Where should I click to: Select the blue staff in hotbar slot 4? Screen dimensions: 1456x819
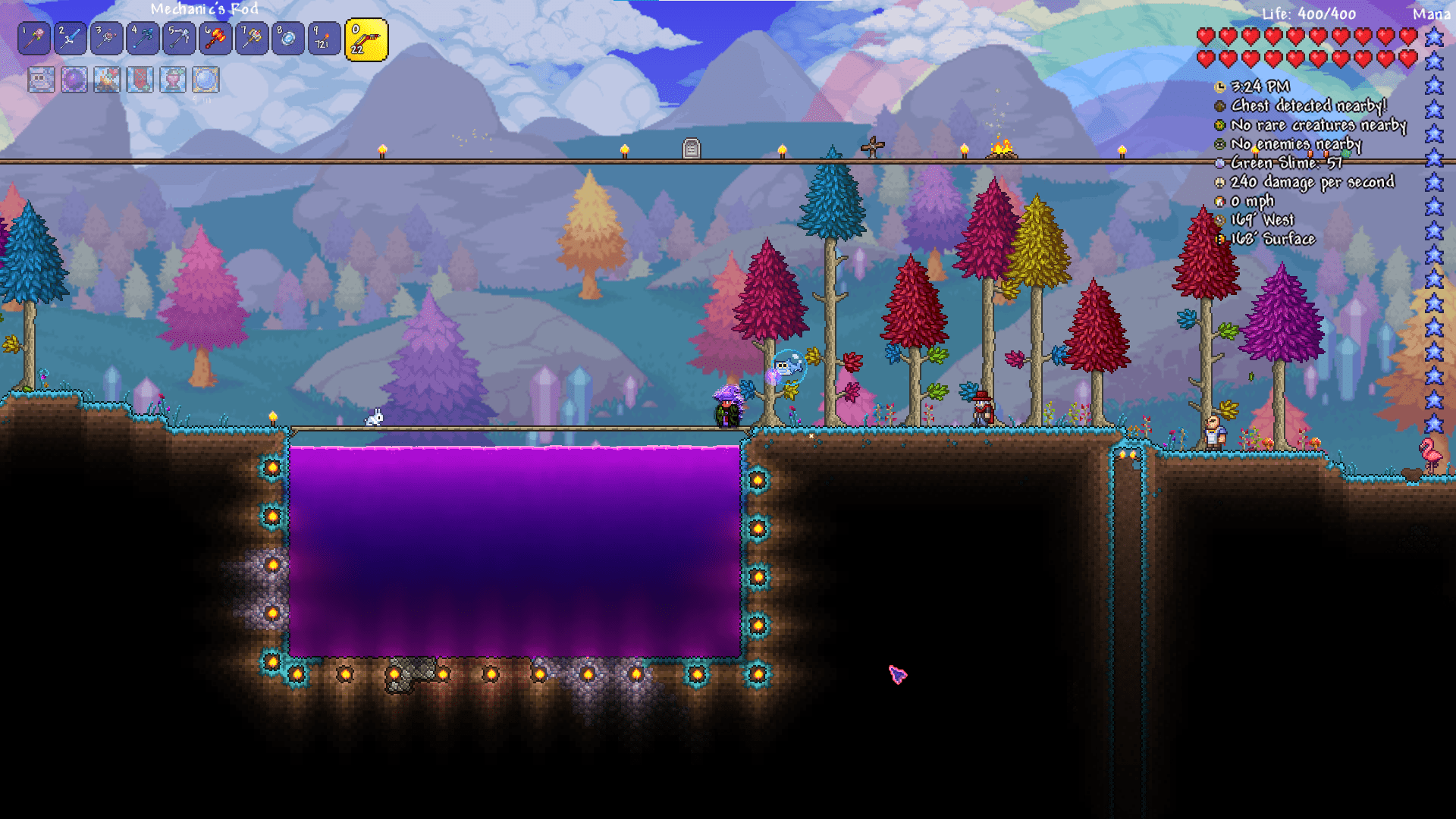[x=141, y=38]
